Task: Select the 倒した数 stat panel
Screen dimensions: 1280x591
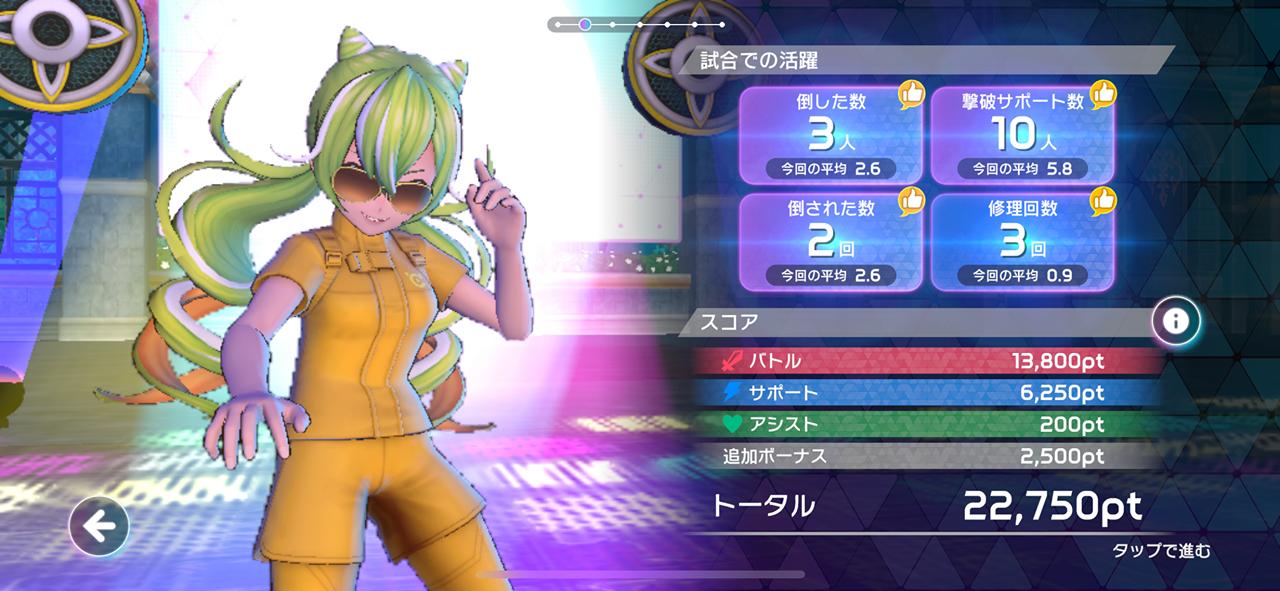Action: pyautogui.click(x=830, y=135)
